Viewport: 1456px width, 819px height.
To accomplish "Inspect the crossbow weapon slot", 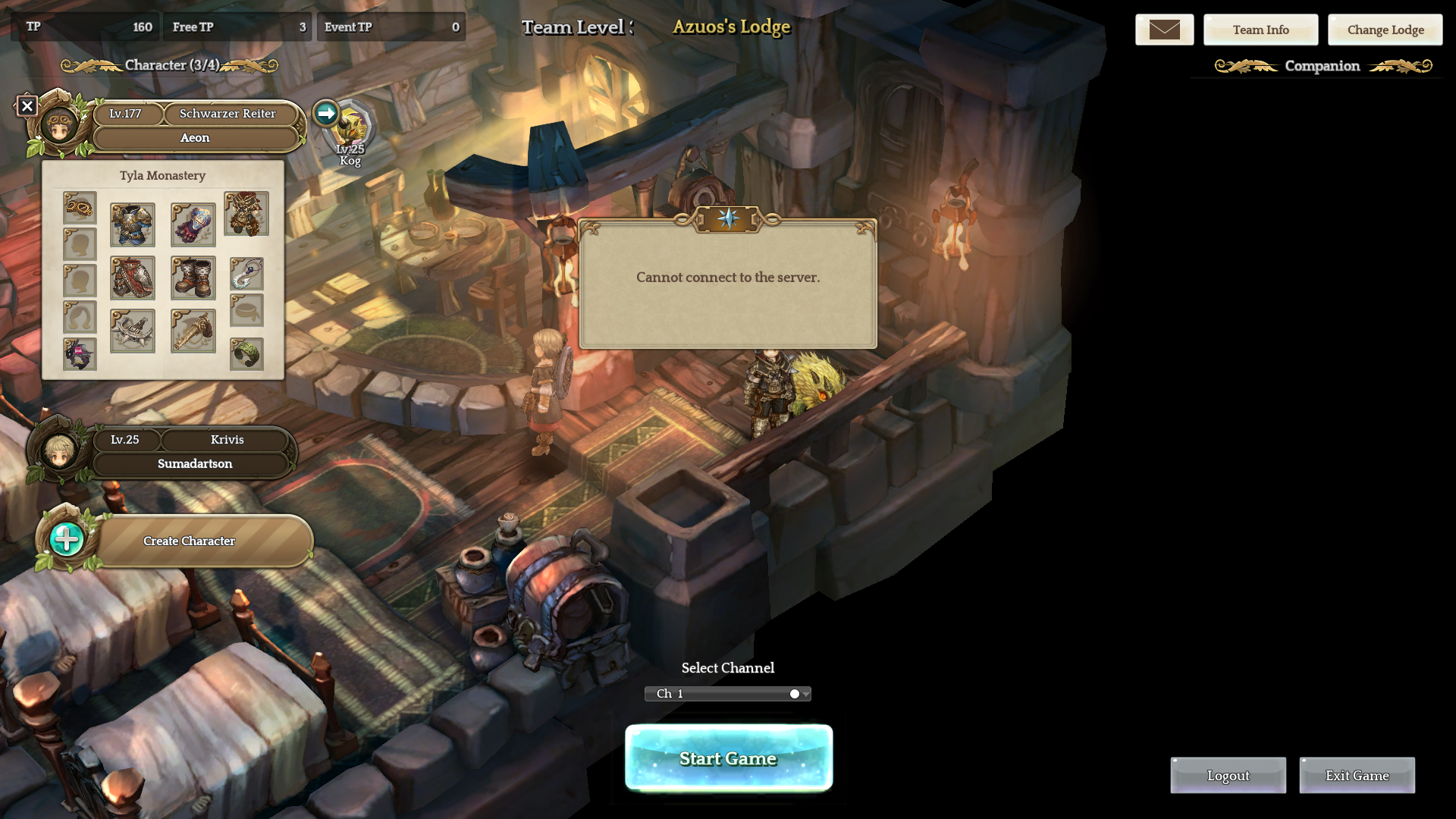I will [133, 331].
